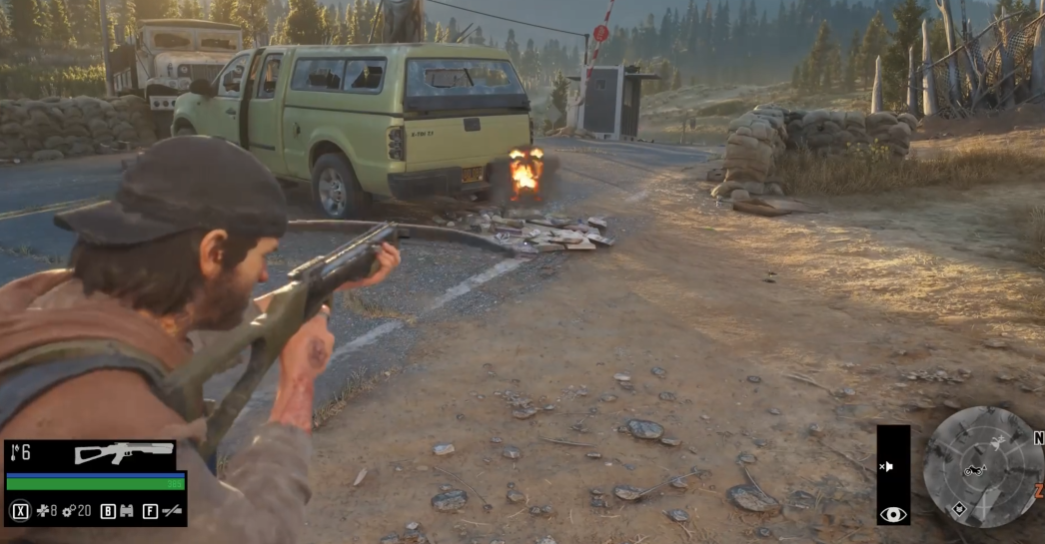
Task: Click the eye visibility indicator icon
Action: (893, 514)
